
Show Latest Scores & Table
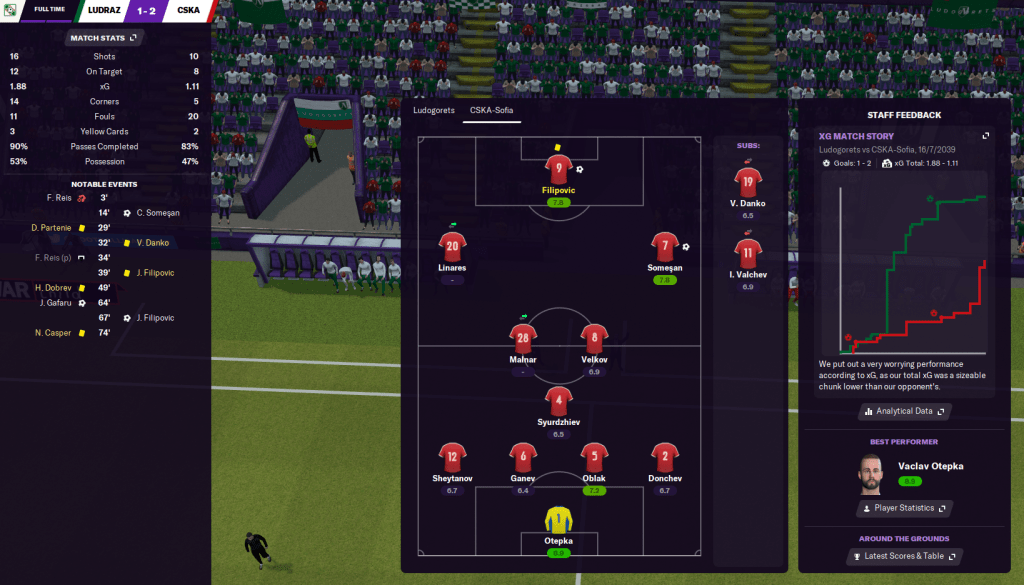tap(903, 556)
